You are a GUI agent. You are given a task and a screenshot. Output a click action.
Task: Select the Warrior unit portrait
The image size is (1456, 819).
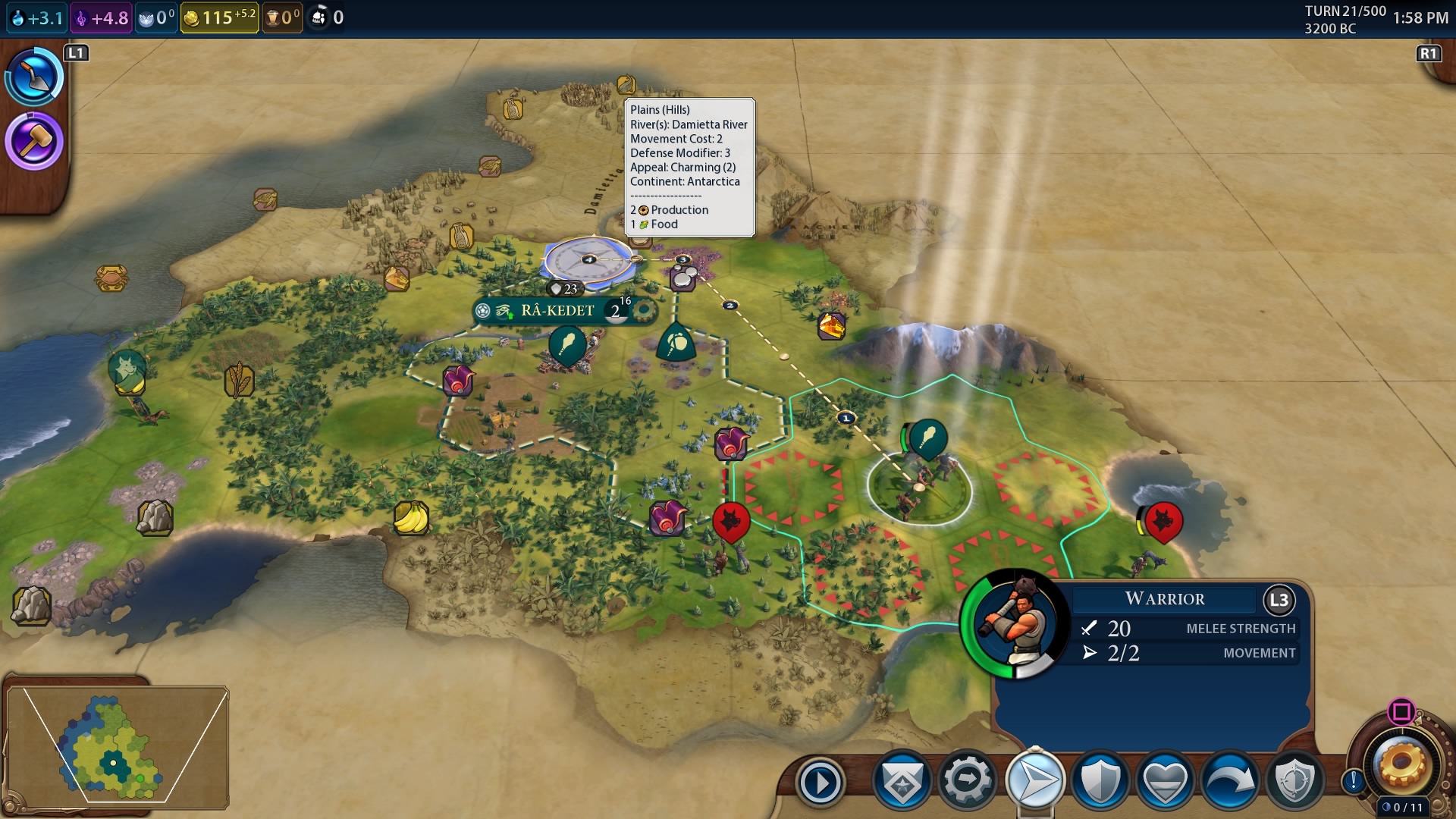pyautogui.click(x=1015, y=623)
